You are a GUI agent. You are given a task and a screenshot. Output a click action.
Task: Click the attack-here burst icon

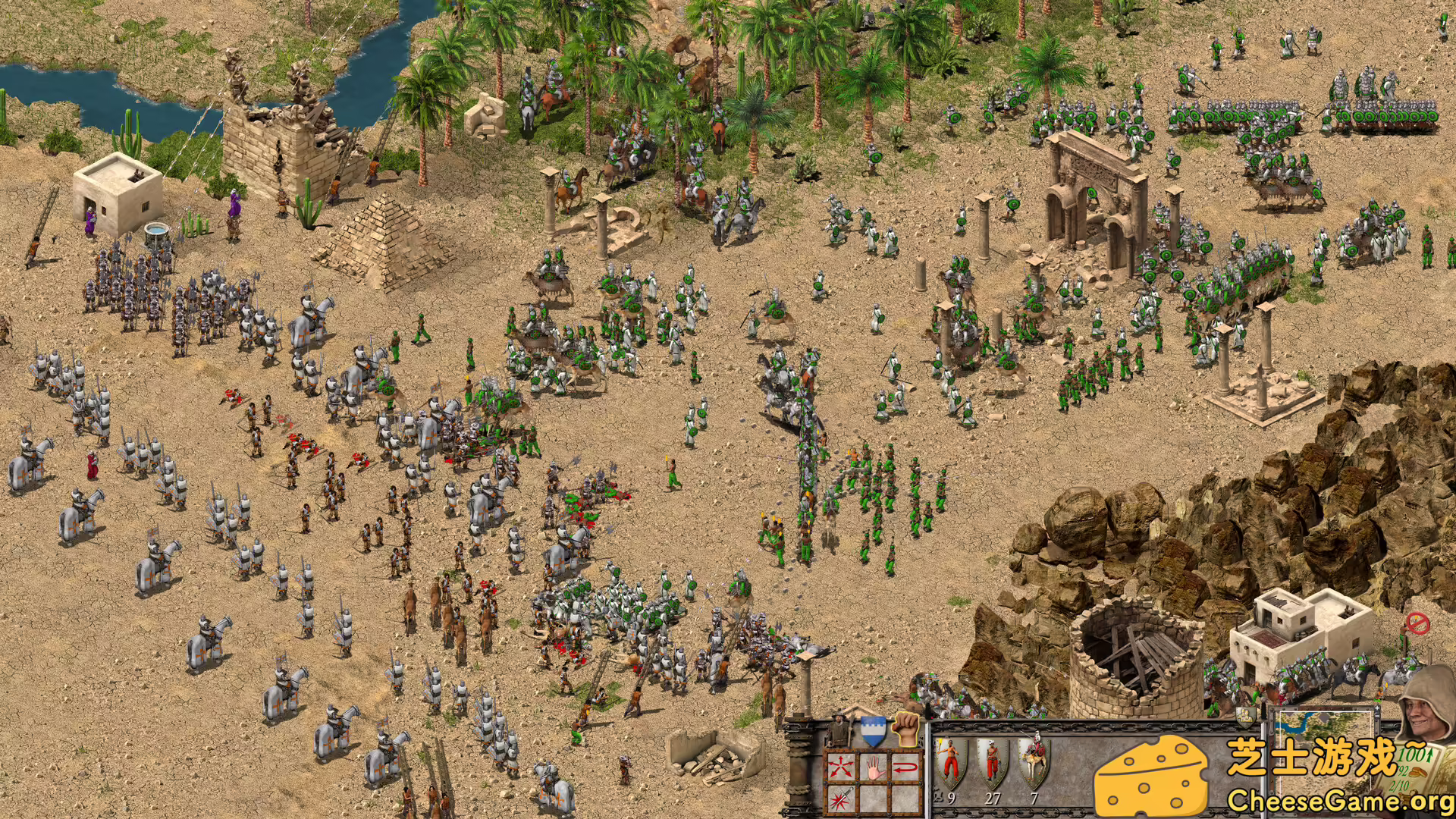pyautogui.click(x=839, y=799)
